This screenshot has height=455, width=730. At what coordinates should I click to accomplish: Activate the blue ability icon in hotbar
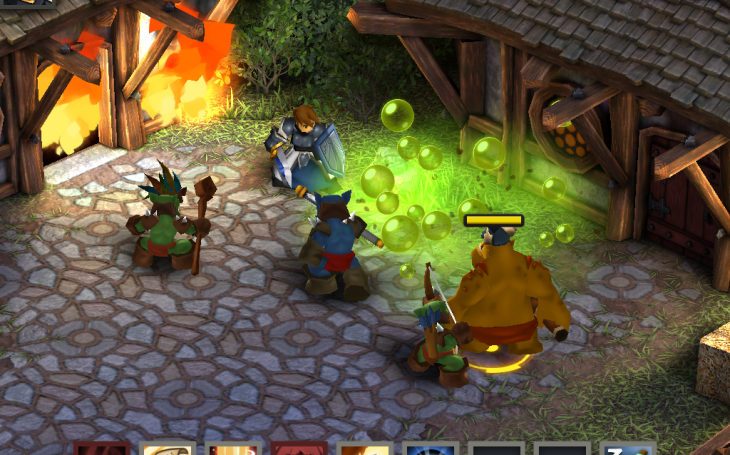431,449
